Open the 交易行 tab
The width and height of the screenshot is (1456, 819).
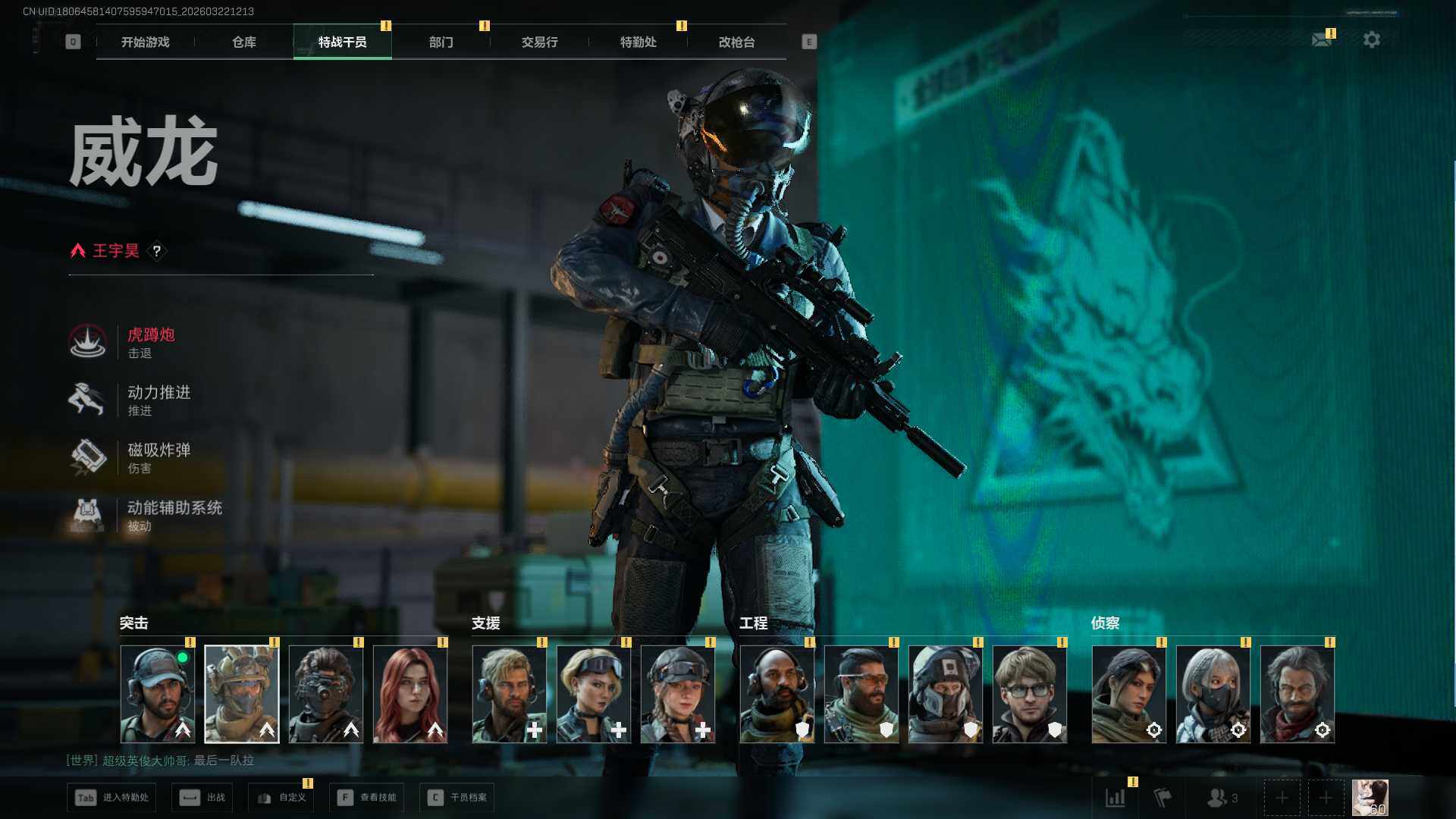tap(539, 42)
